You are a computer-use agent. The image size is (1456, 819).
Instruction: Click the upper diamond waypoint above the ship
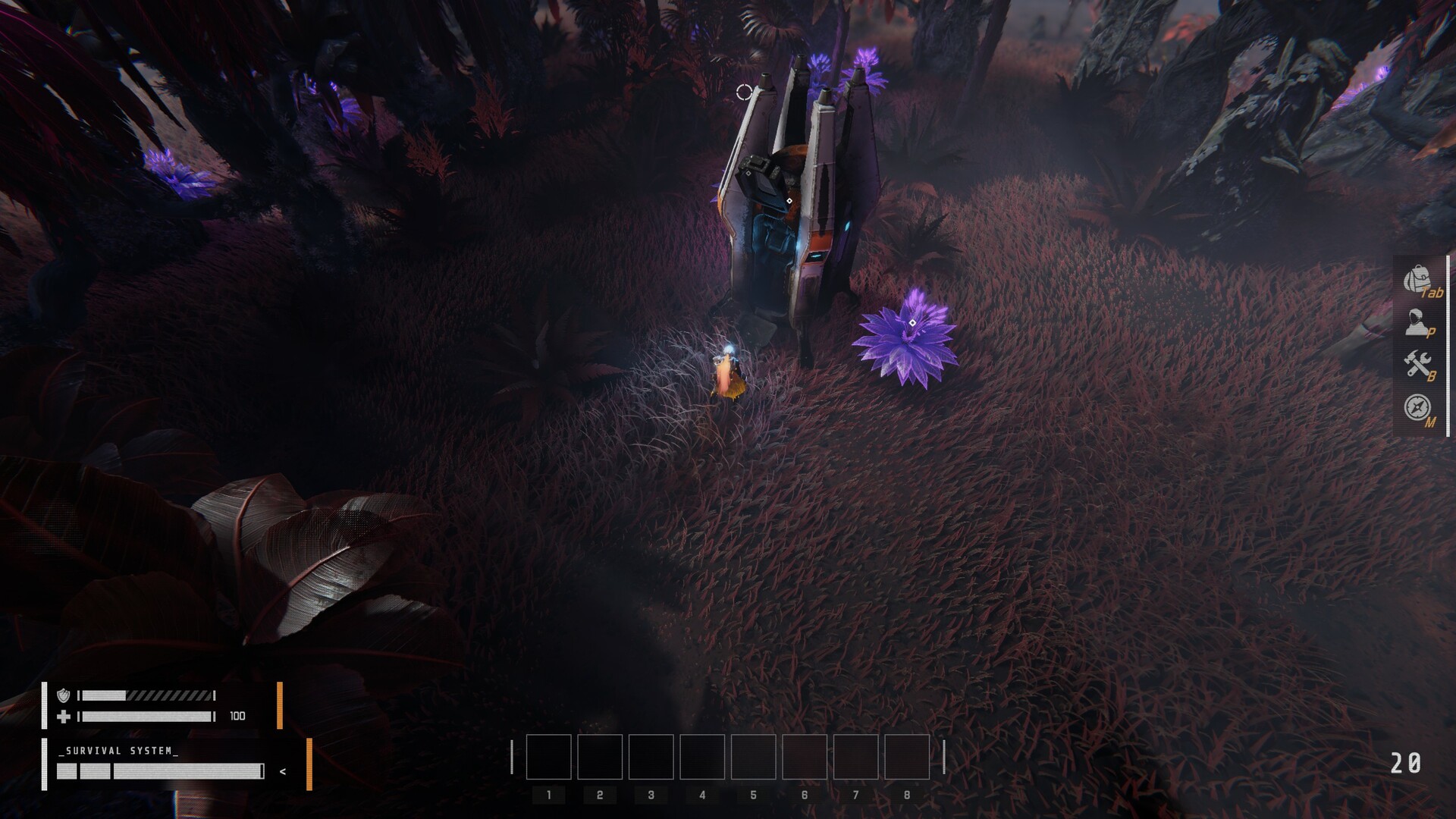(748, 173)
